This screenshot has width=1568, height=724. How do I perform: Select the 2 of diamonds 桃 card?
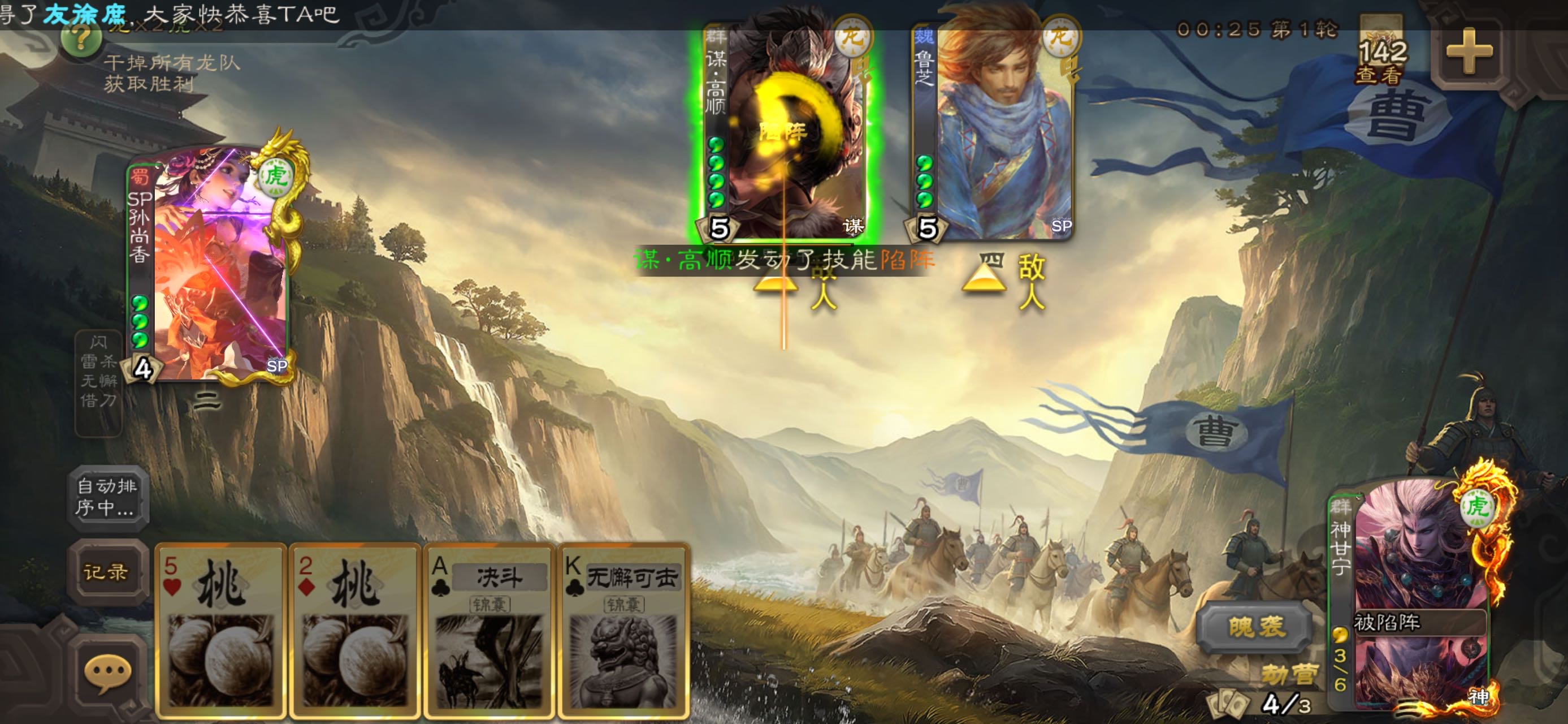[x=355, y=630]
